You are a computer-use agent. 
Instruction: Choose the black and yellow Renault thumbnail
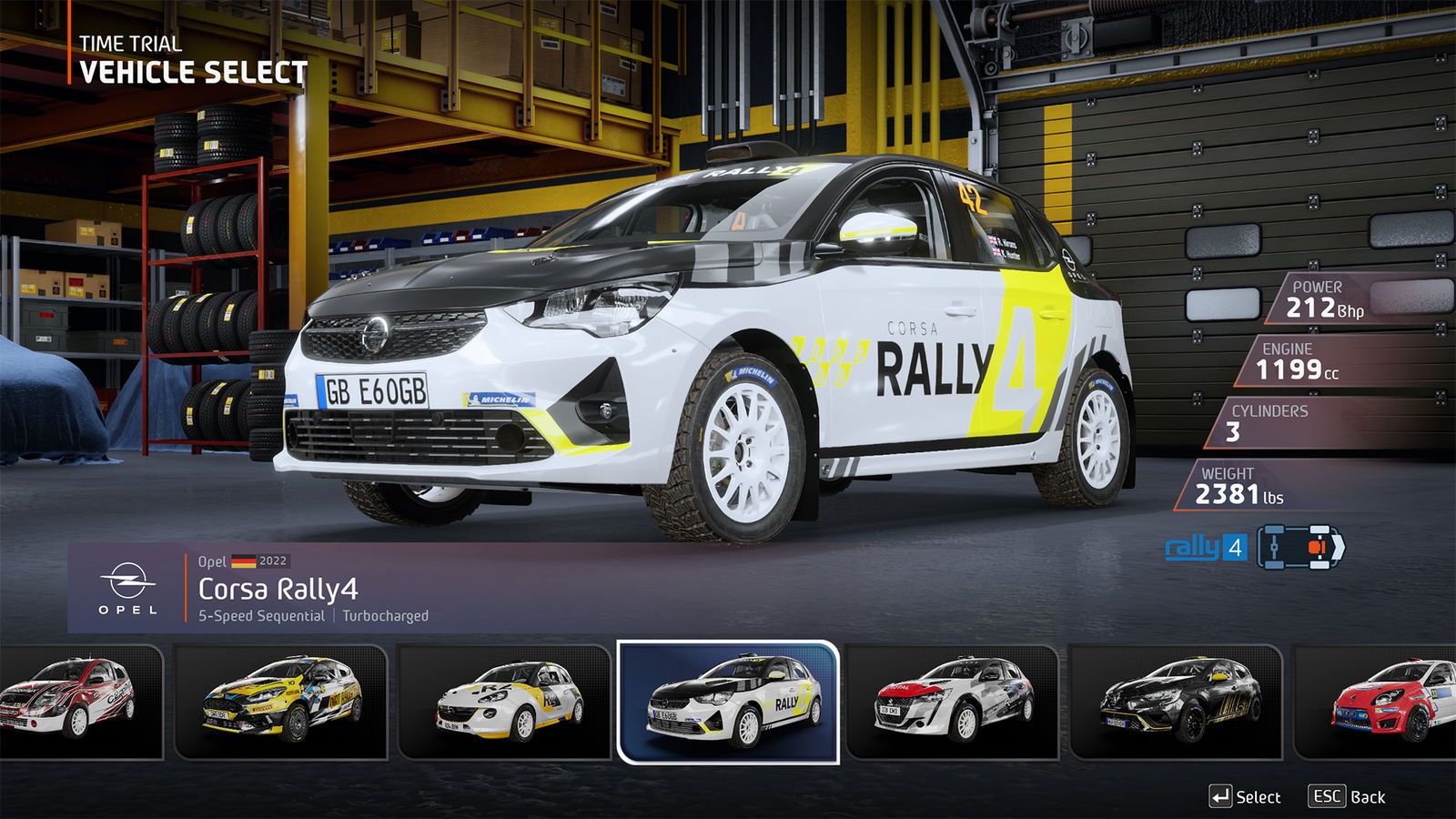(x=1176, y=702)
